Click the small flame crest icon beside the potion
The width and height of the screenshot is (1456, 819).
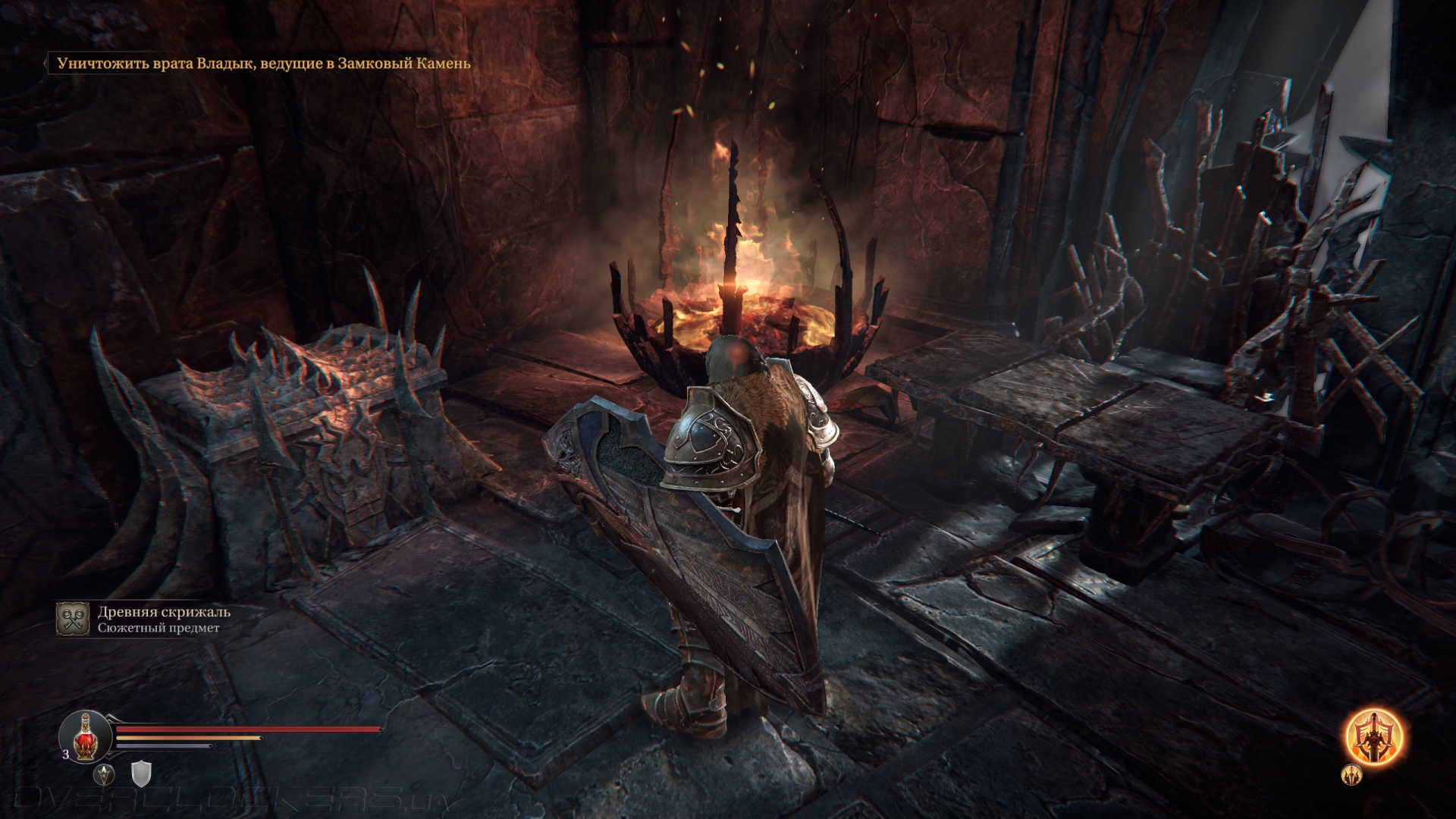[x=104, y=774]
